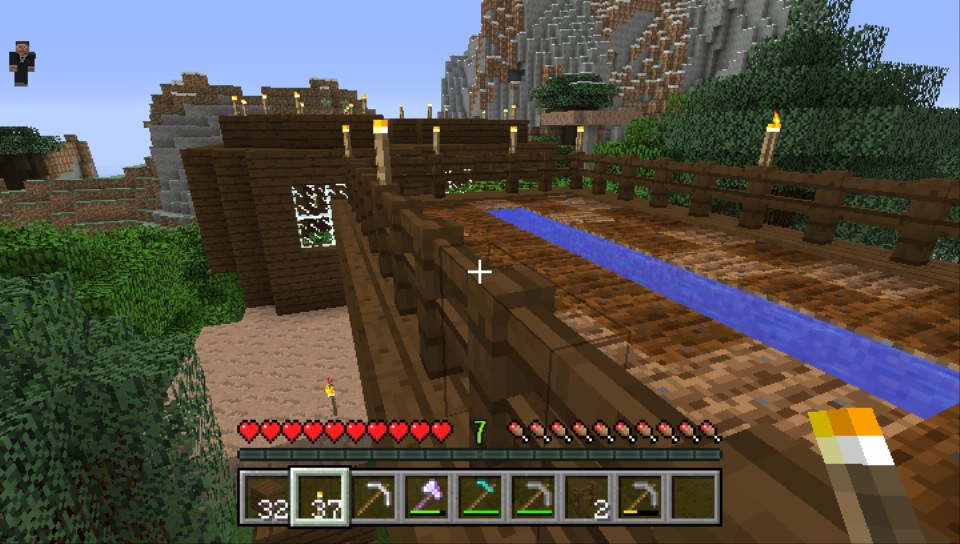The height and width of the screenshot is (544, 960).
Task: Choose the pickaxe with no durability bar
Action: coord(374,497)
